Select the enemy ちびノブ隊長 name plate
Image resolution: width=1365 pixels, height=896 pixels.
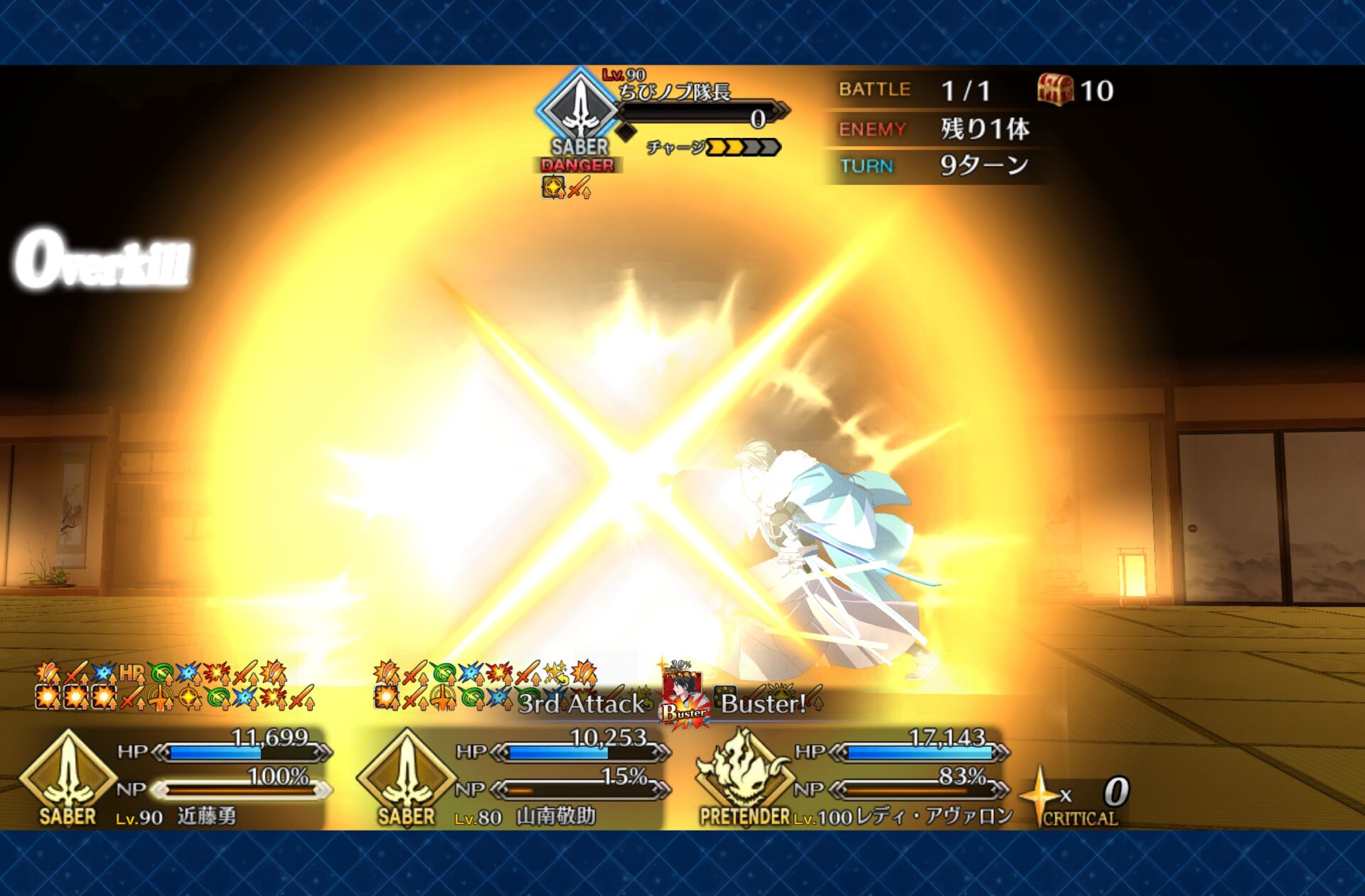pos(674,92)
